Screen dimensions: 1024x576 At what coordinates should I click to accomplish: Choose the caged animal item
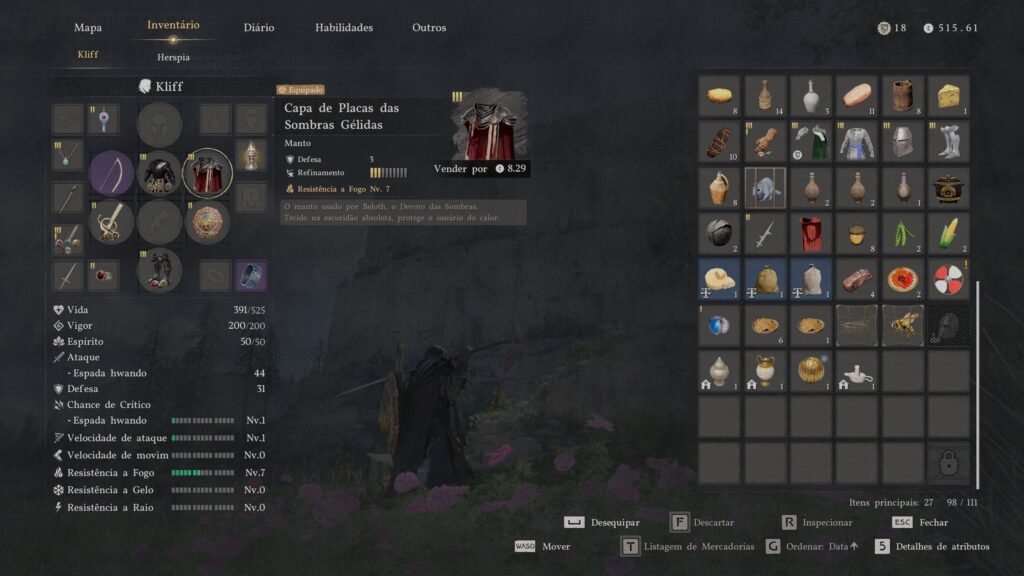[x=765, y=187]
